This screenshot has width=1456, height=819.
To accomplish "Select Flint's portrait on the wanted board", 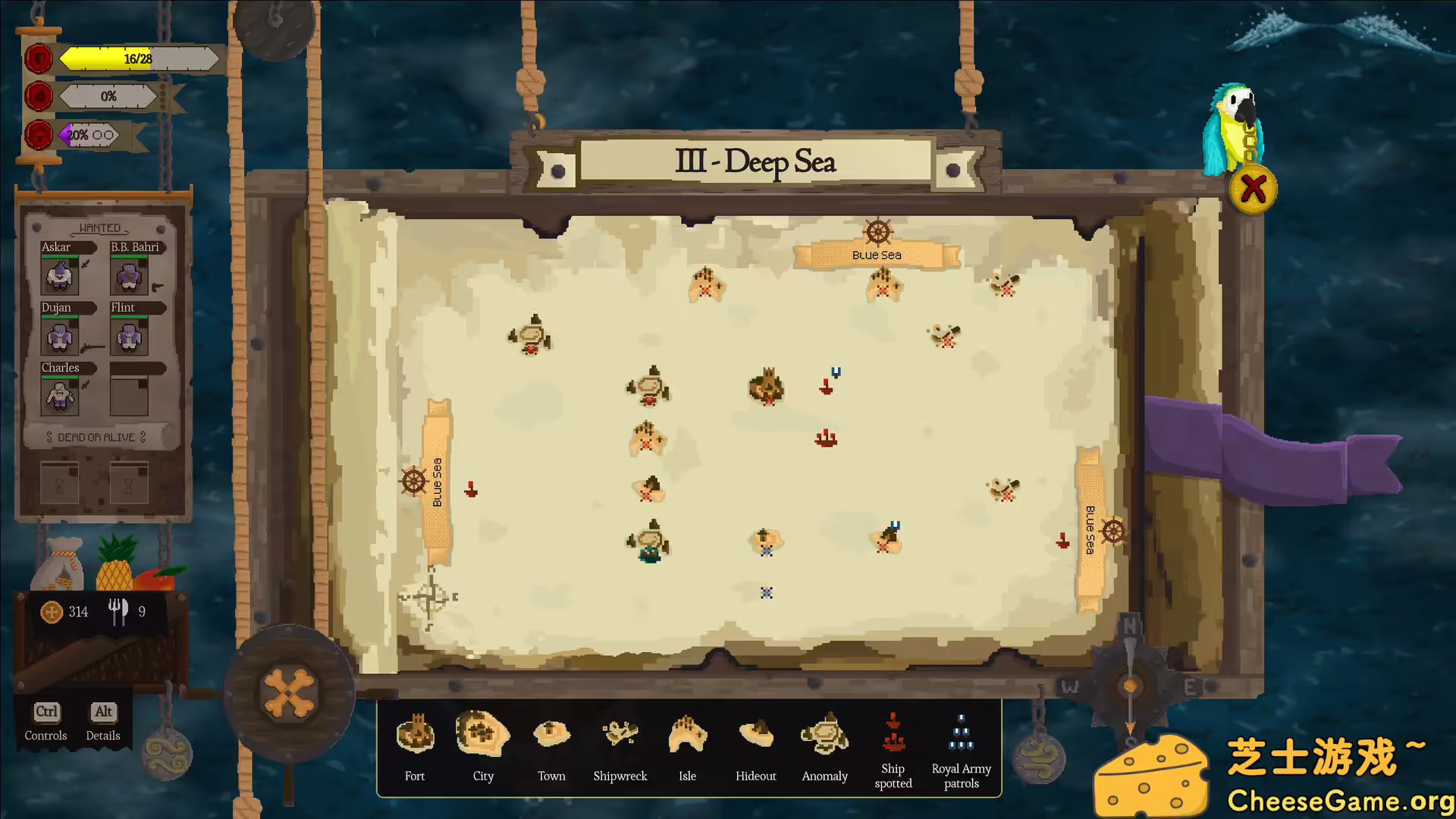I will point(128,336).
